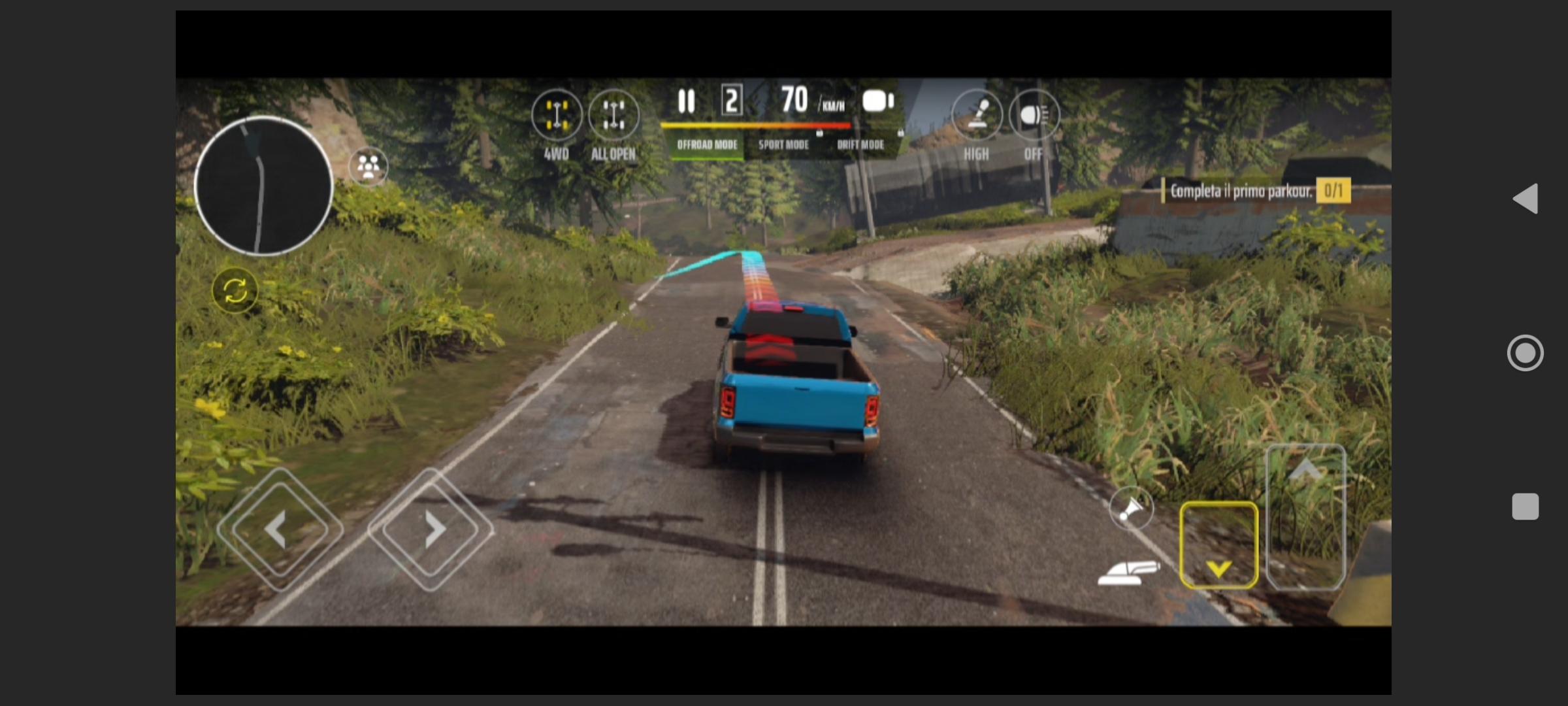Toggle the ALL OPEN differential icon
The width and height of the screenshot is (1568, 706).
(613, 116)
